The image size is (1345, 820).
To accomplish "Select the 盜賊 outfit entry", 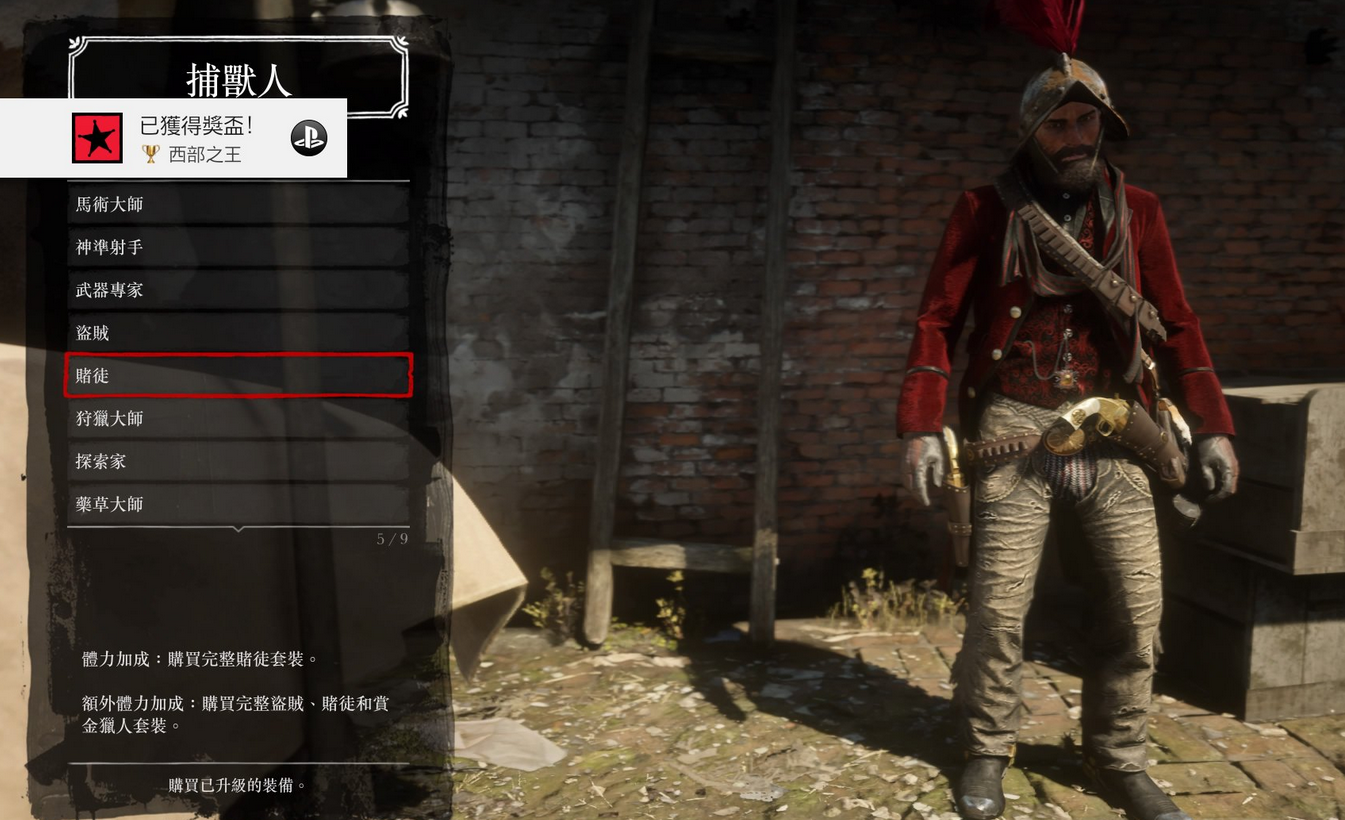I will pyautogui.click(x=238, y=333).
